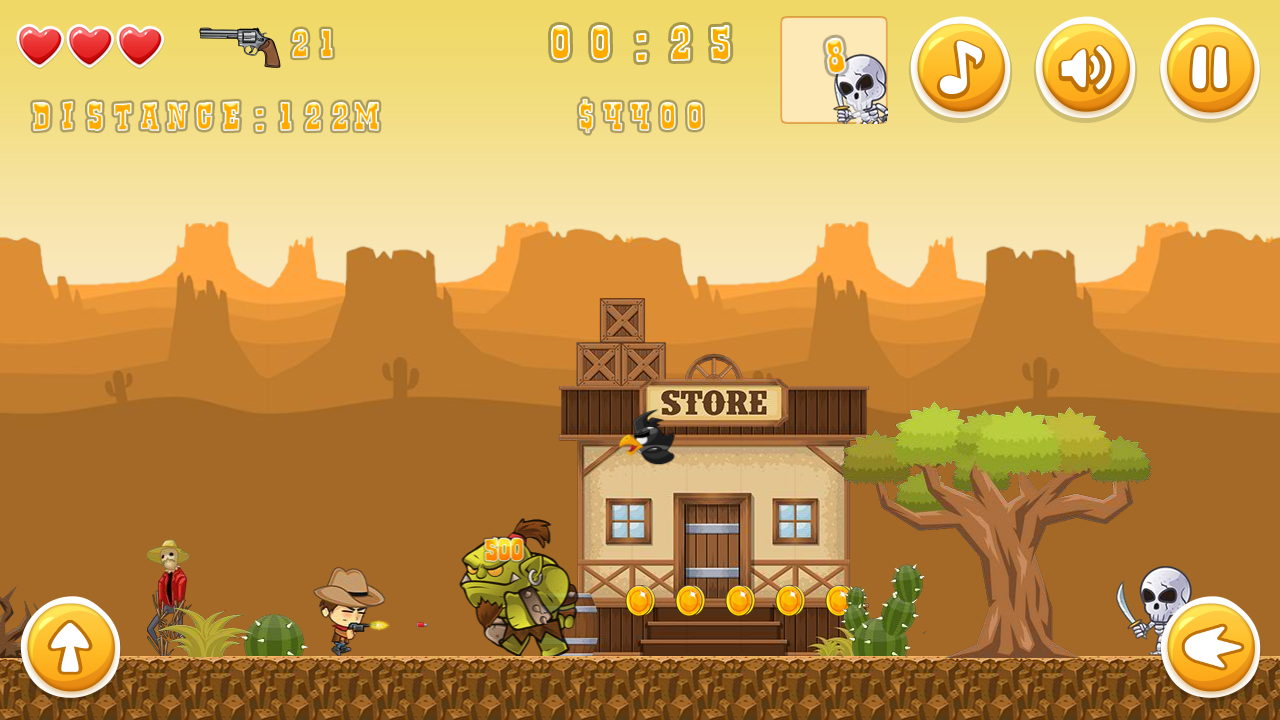Toggle pause state of the game
Viewport: 1280px width, 720px height.
point(1209,68)
